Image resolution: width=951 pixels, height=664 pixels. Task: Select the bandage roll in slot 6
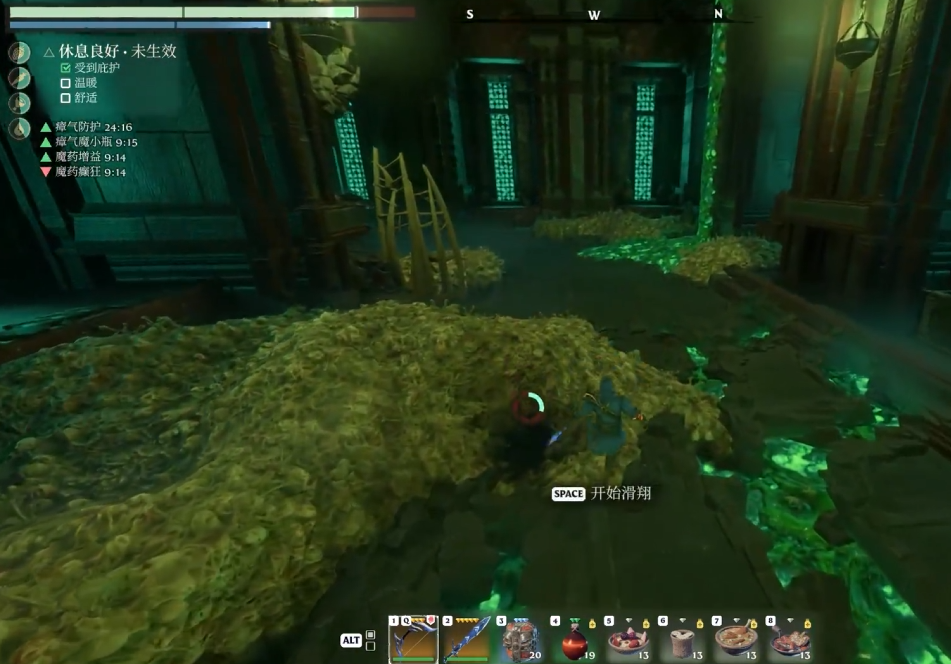[682, 639]
